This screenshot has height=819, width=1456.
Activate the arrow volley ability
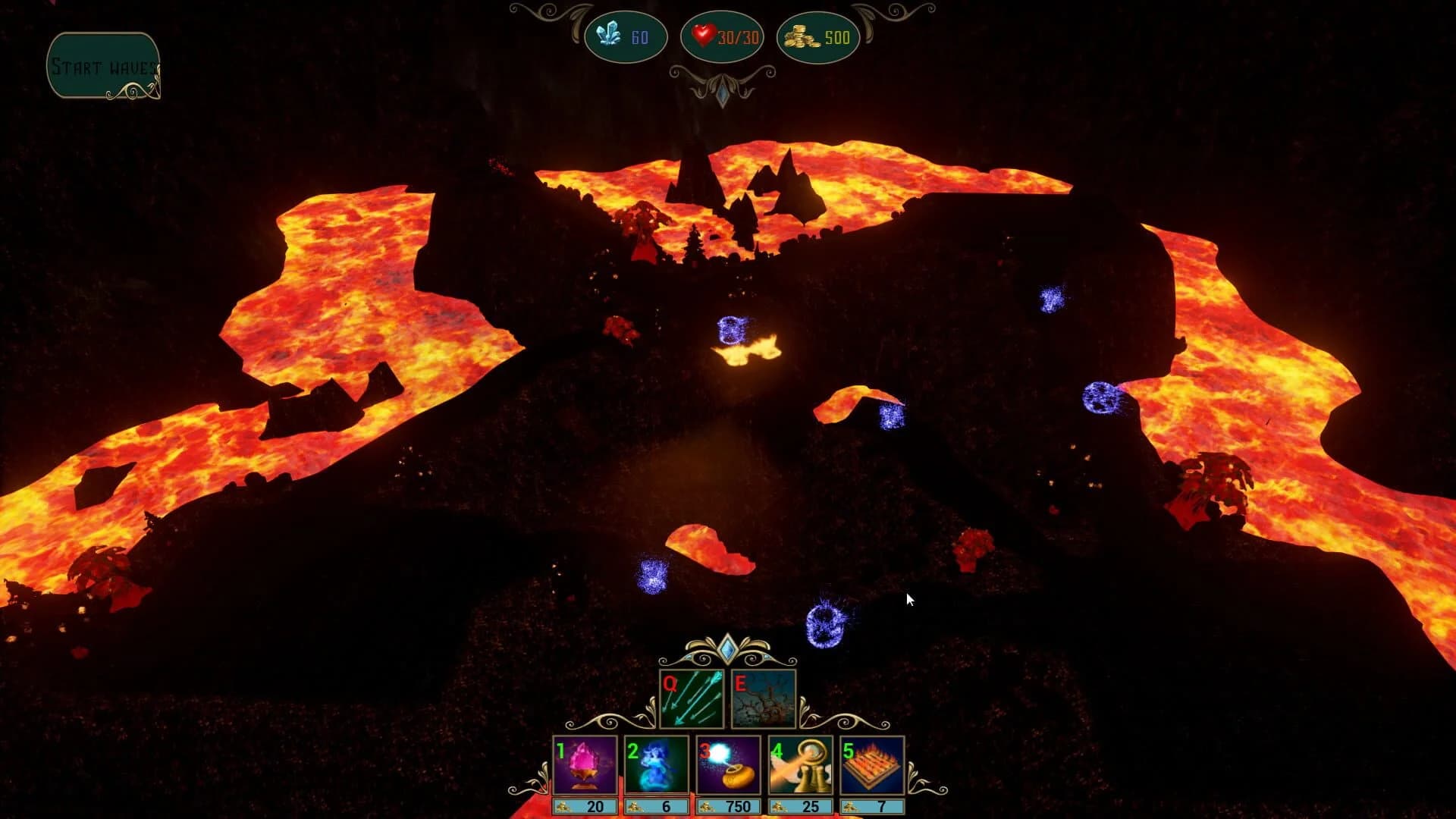(692, 698)
